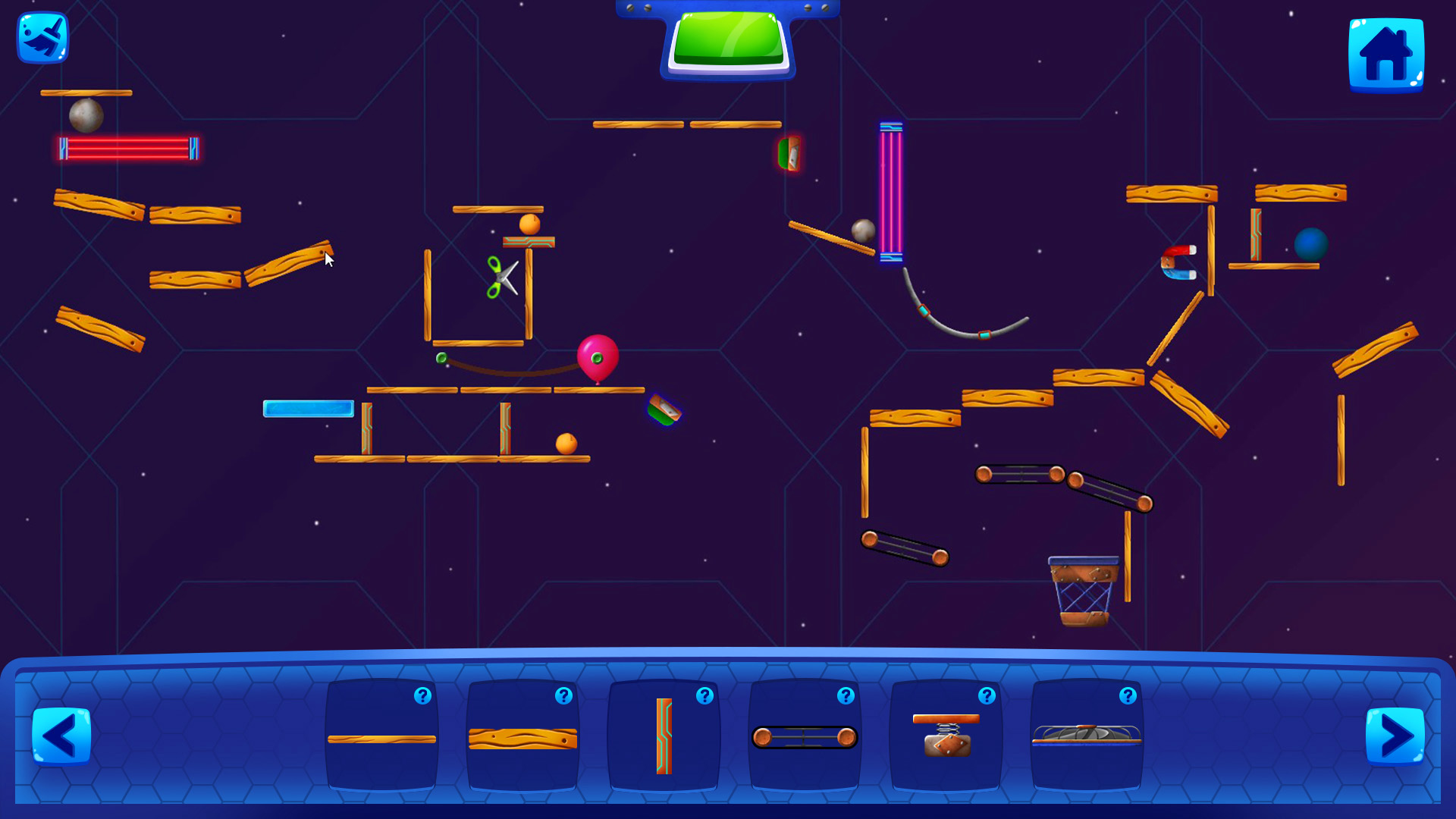Click the right arrow navigation button
This screenshot has width=1456, height=819.
tap(1394, 734)
